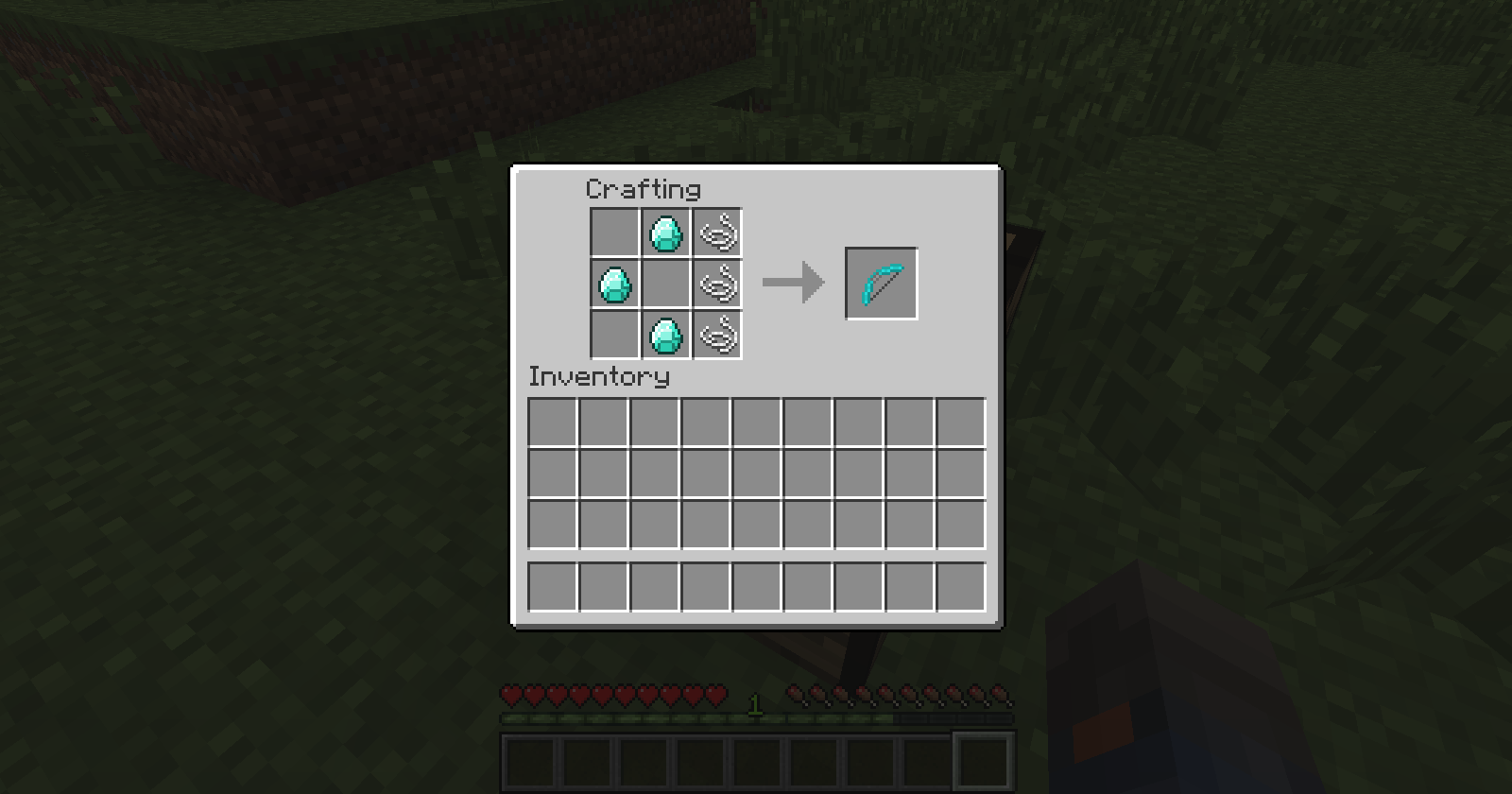Click the Crafting title label
This screenshot has height=794, width=1512.
click(643, 189)
